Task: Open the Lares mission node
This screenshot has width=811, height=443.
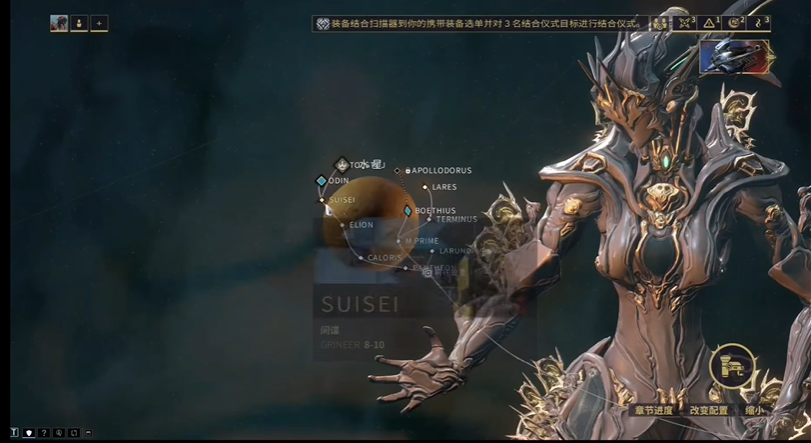Action: (425, 187)
